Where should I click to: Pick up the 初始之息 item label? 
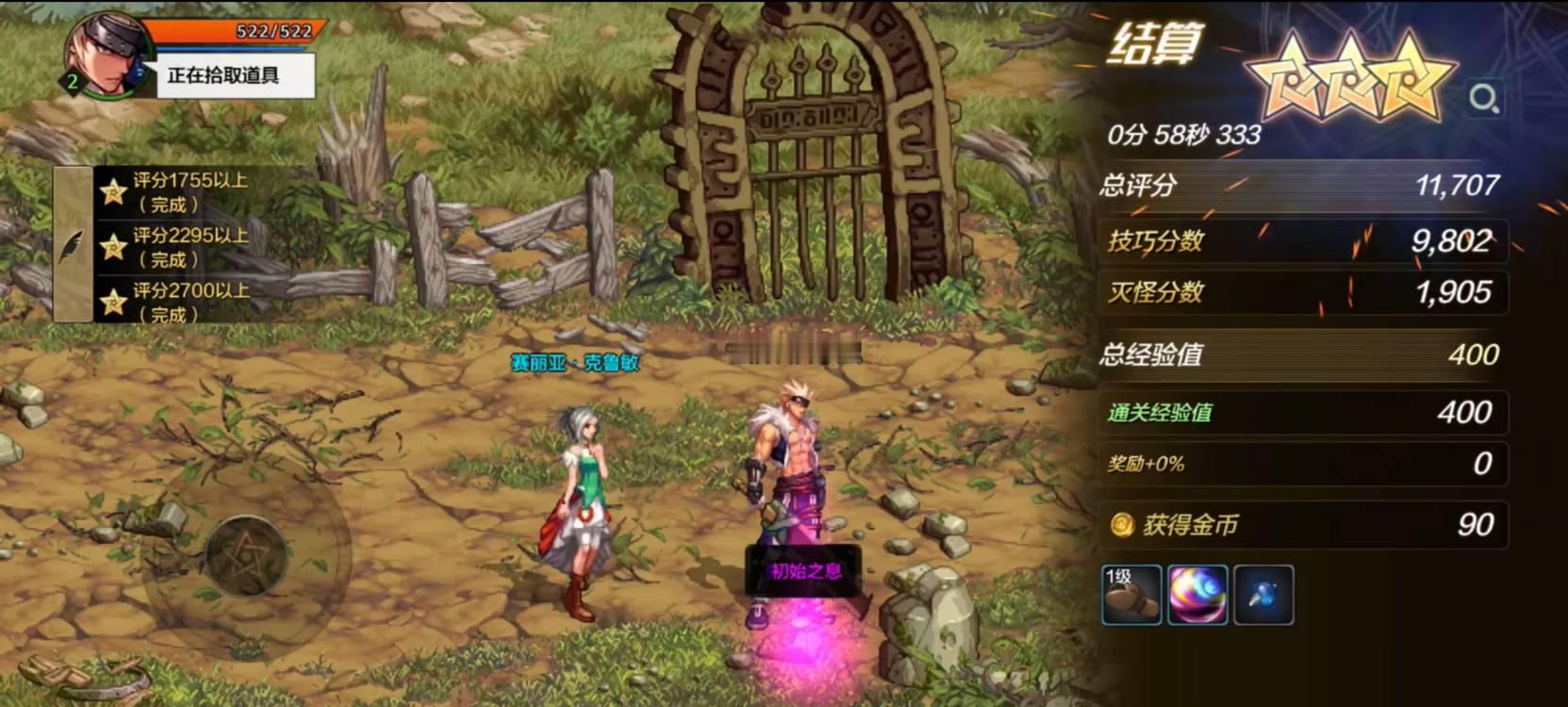[804, 570]
